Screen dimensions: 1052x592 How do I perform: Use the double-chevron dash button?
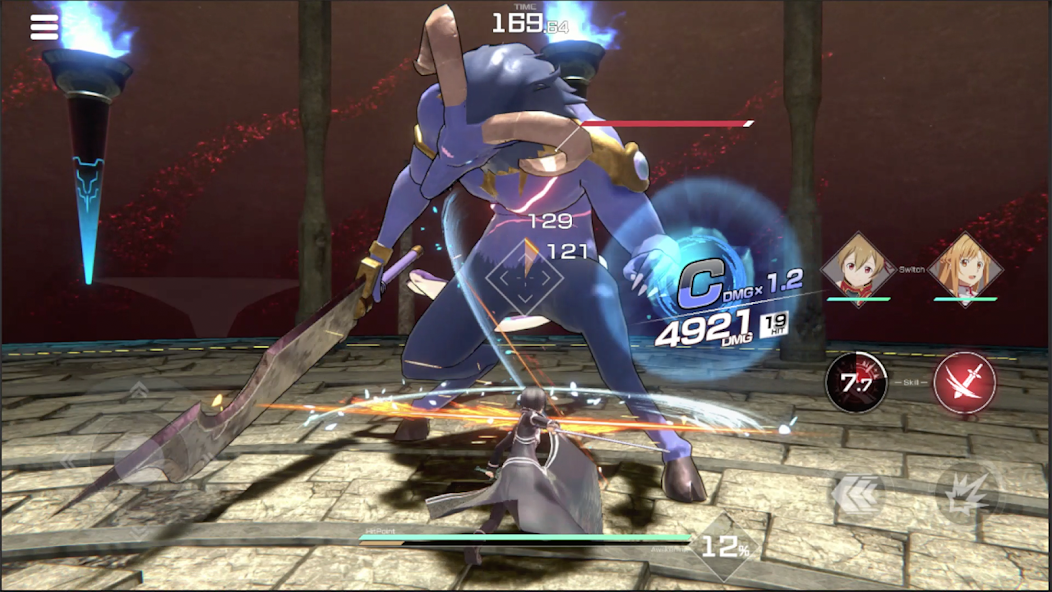[x=856, y=493]
